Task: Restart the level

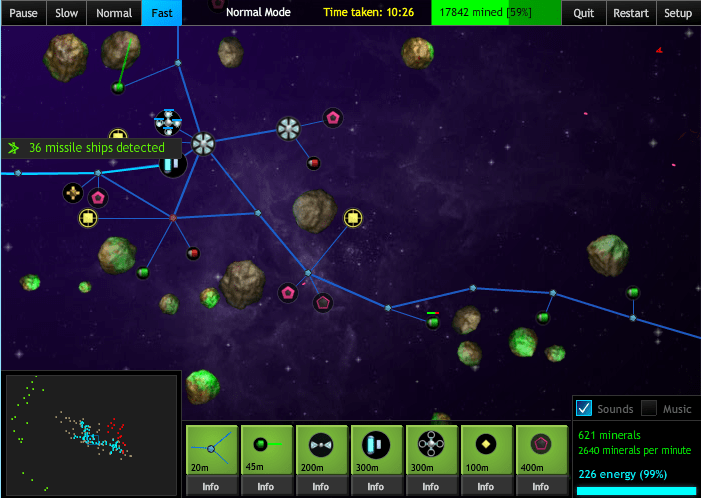Action: pos(630,13)
